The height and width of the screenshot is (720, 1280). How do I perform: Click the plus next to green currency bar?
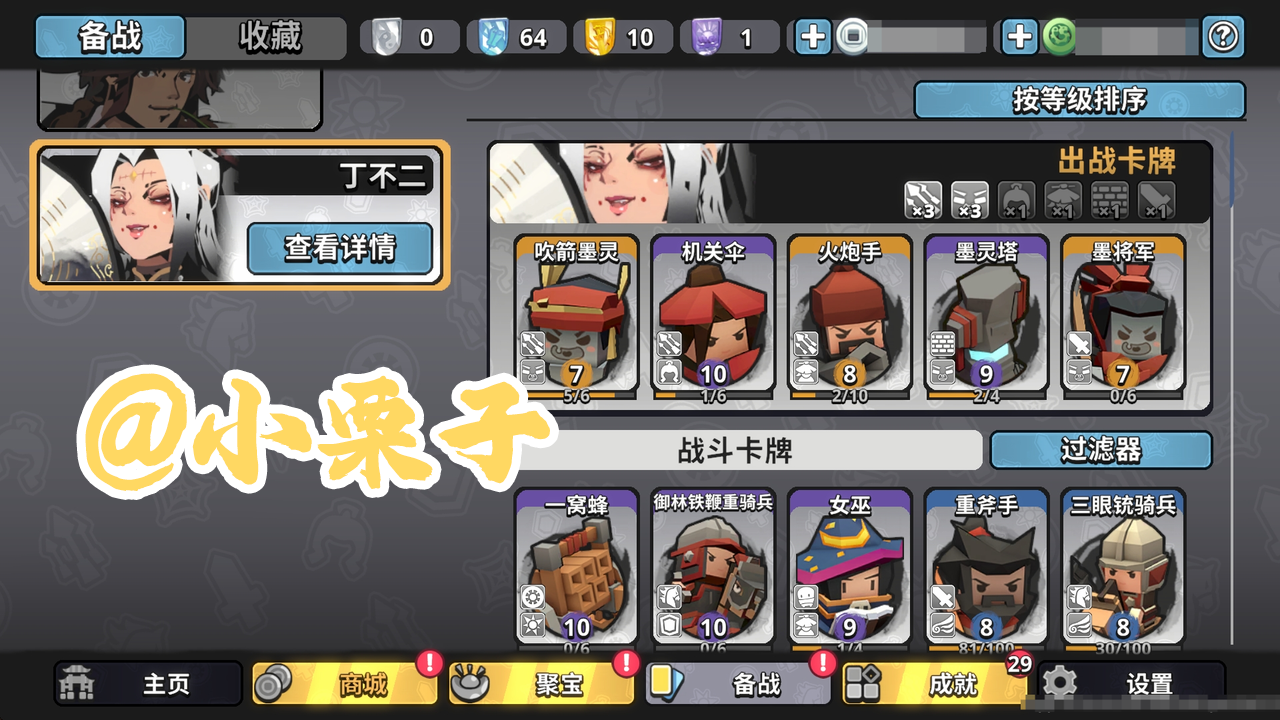coord(1018,36)
